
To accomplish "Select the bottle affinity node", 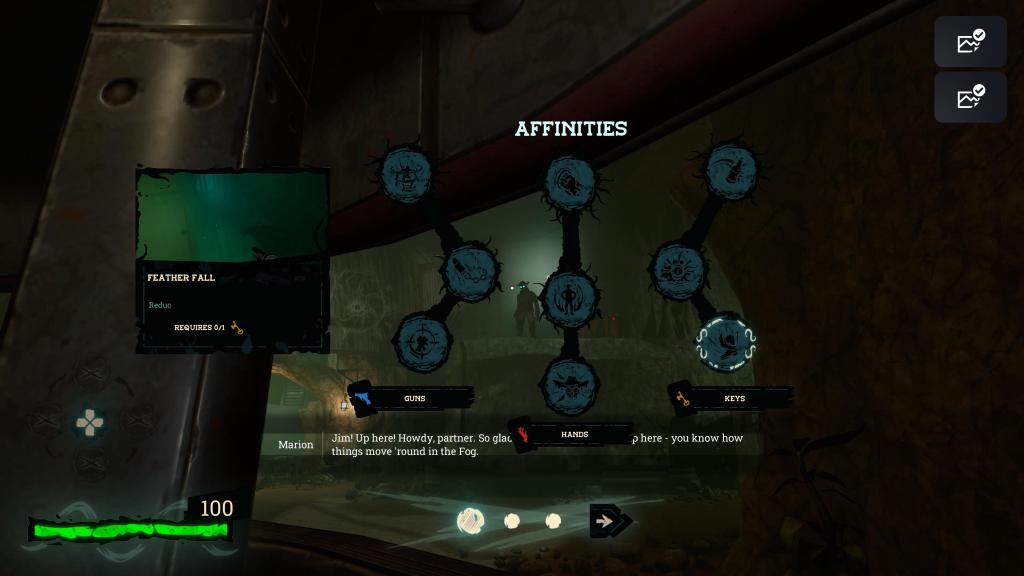I will pyautogui.click(x=730, y=171).
